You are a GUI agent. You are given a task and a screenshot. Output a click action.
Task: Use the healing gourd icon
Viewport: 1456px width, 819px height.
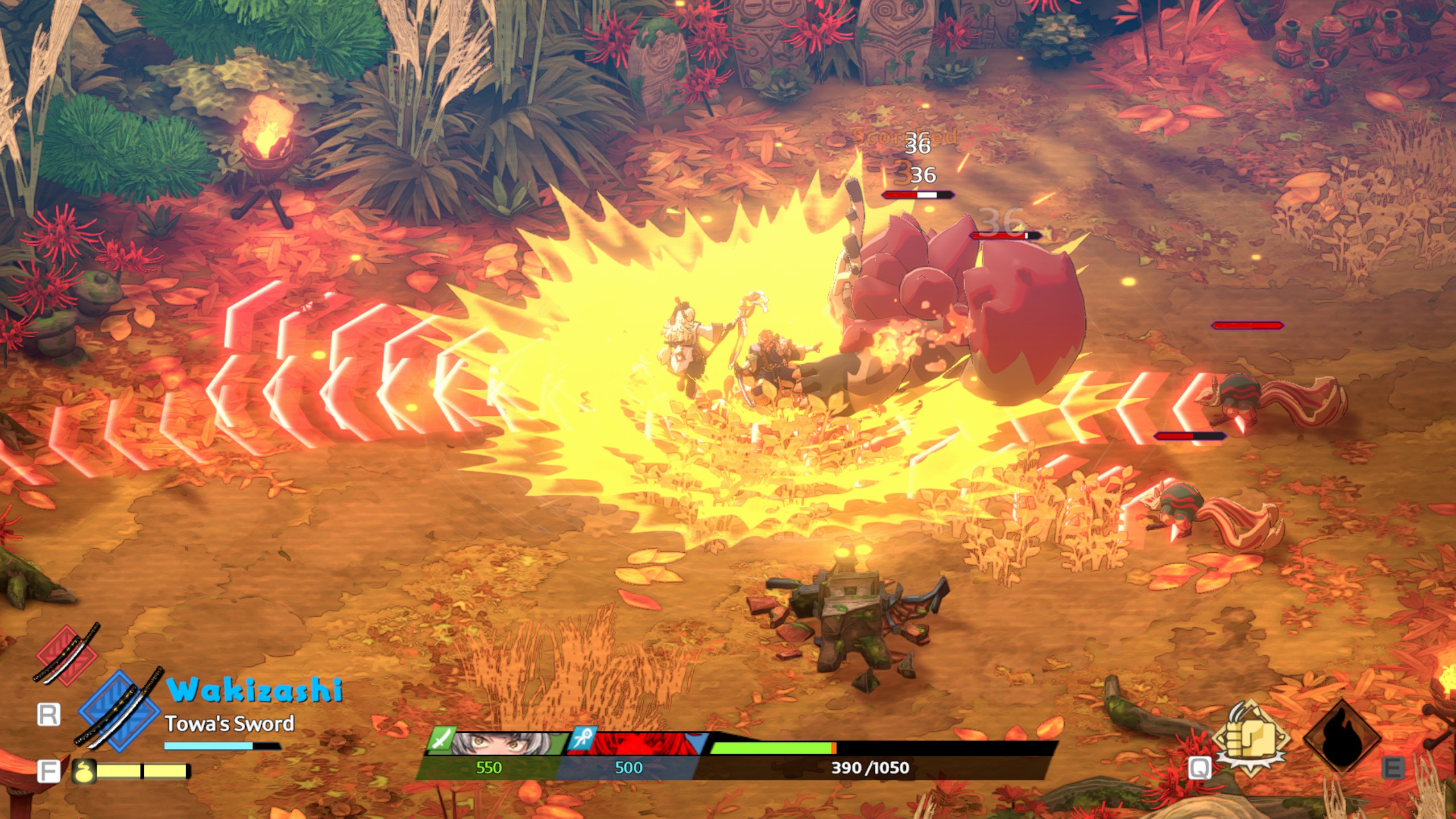pos(83,771)
